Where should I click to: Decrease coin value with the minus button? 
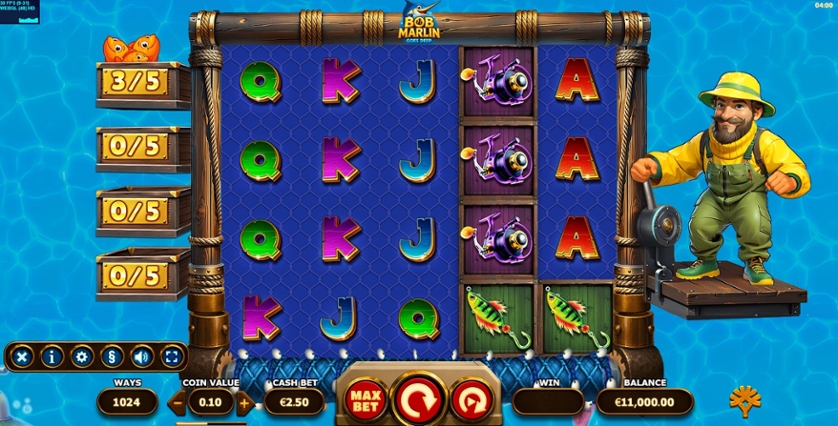point(177,404)
